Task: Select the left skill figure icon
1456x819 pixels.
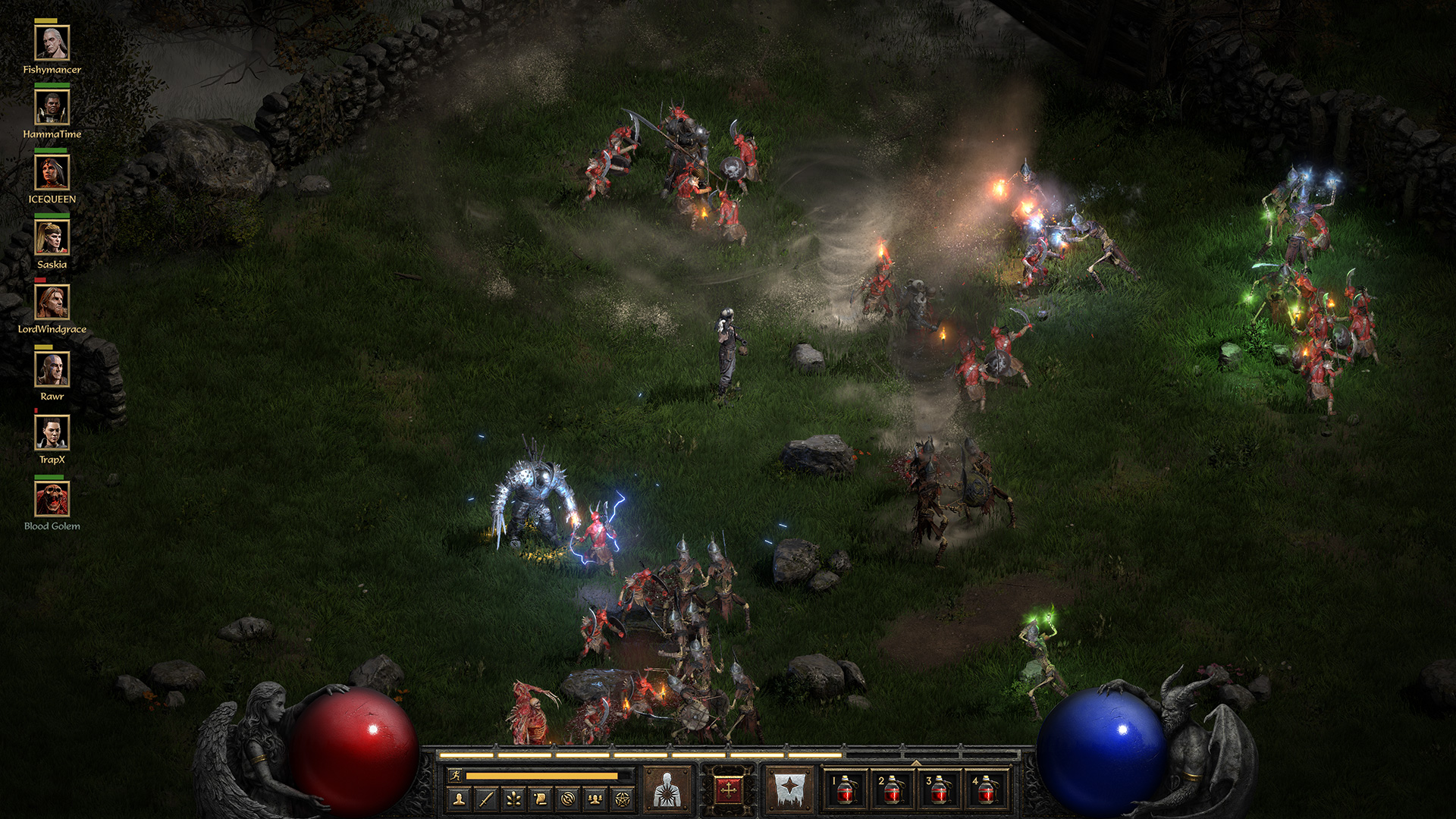Action: pos(667,789)
